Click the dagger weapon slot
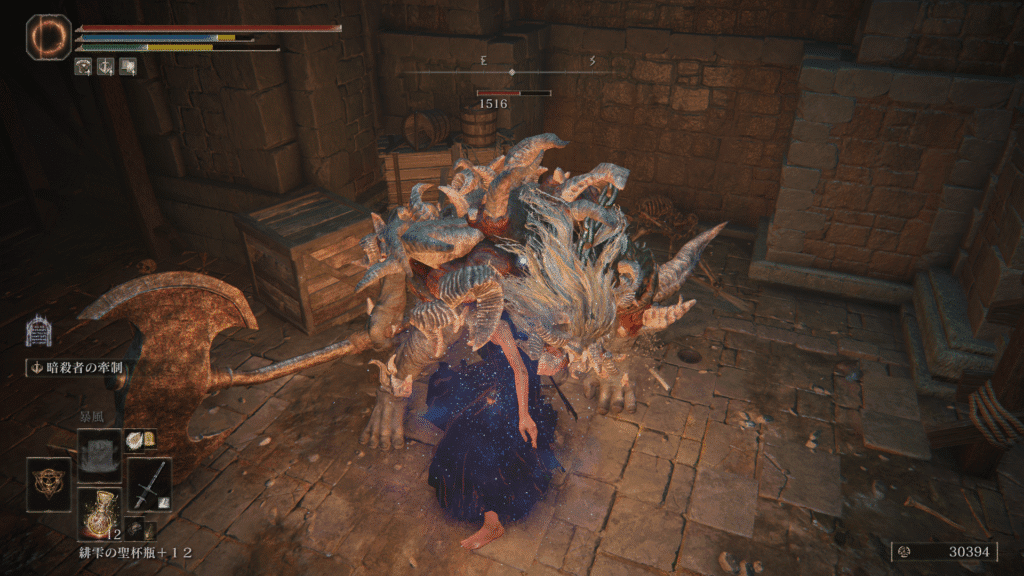Screen dimensions: 1024x576 [148, 484]
